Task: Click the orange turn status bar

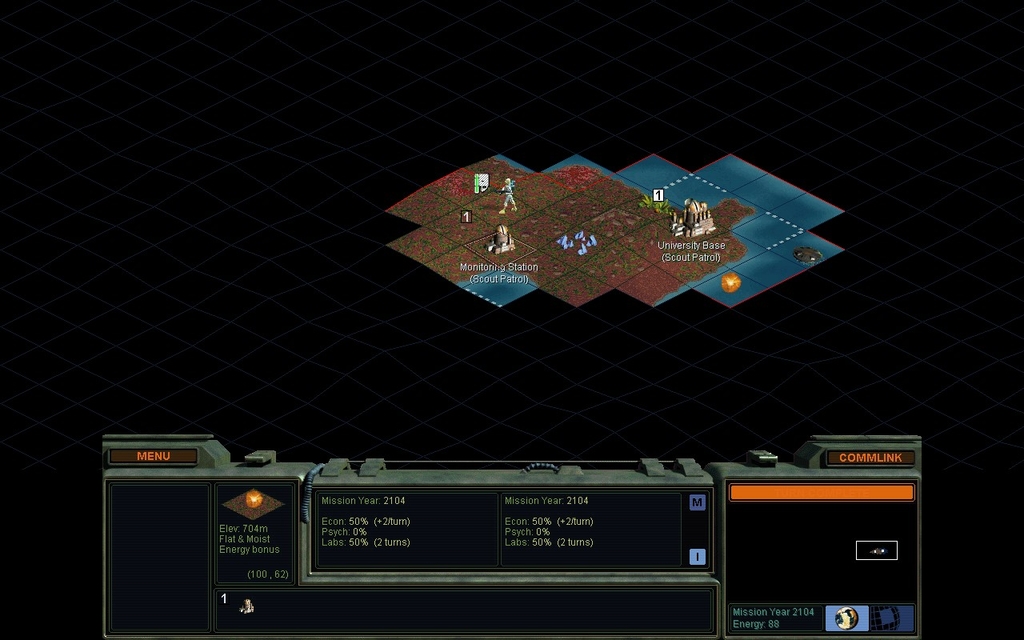Action: coord(821,492)
